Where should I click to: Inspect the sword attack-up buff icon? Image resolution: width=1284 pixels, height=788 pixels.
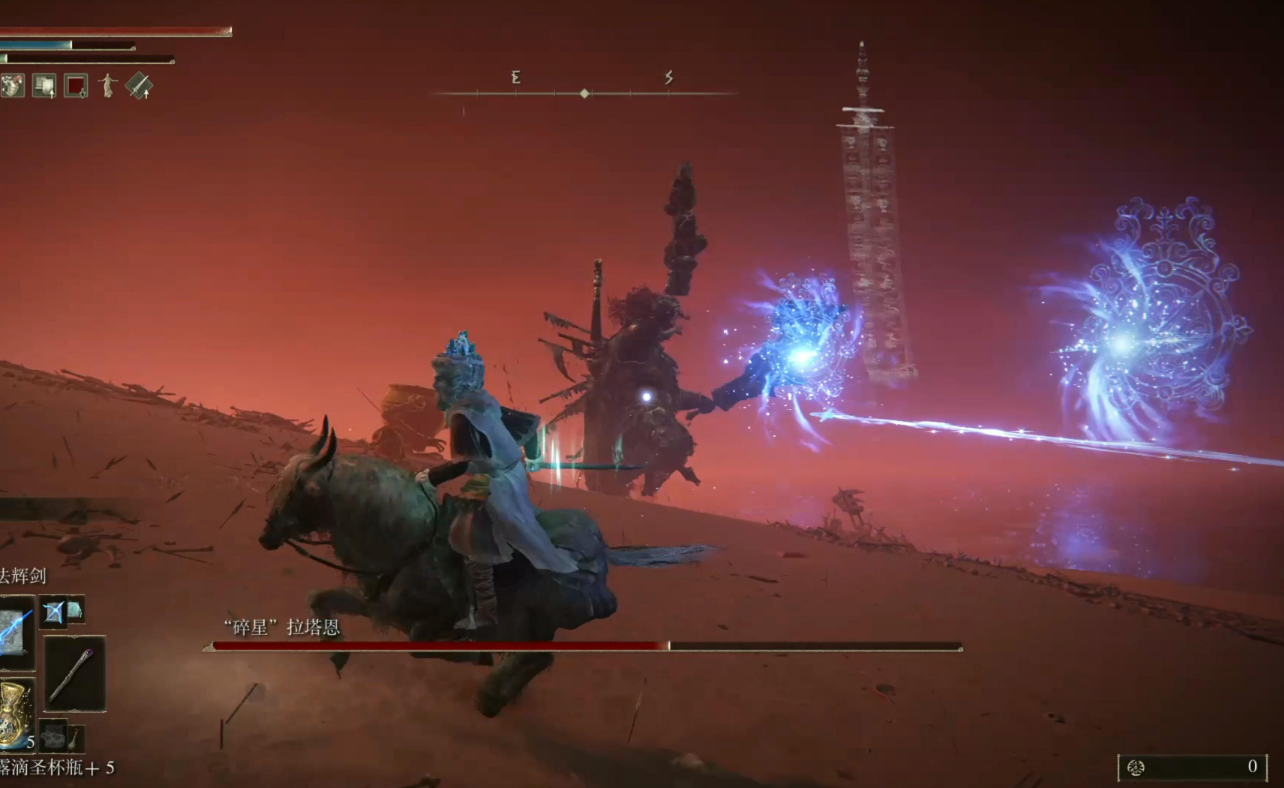pos(139,86)
